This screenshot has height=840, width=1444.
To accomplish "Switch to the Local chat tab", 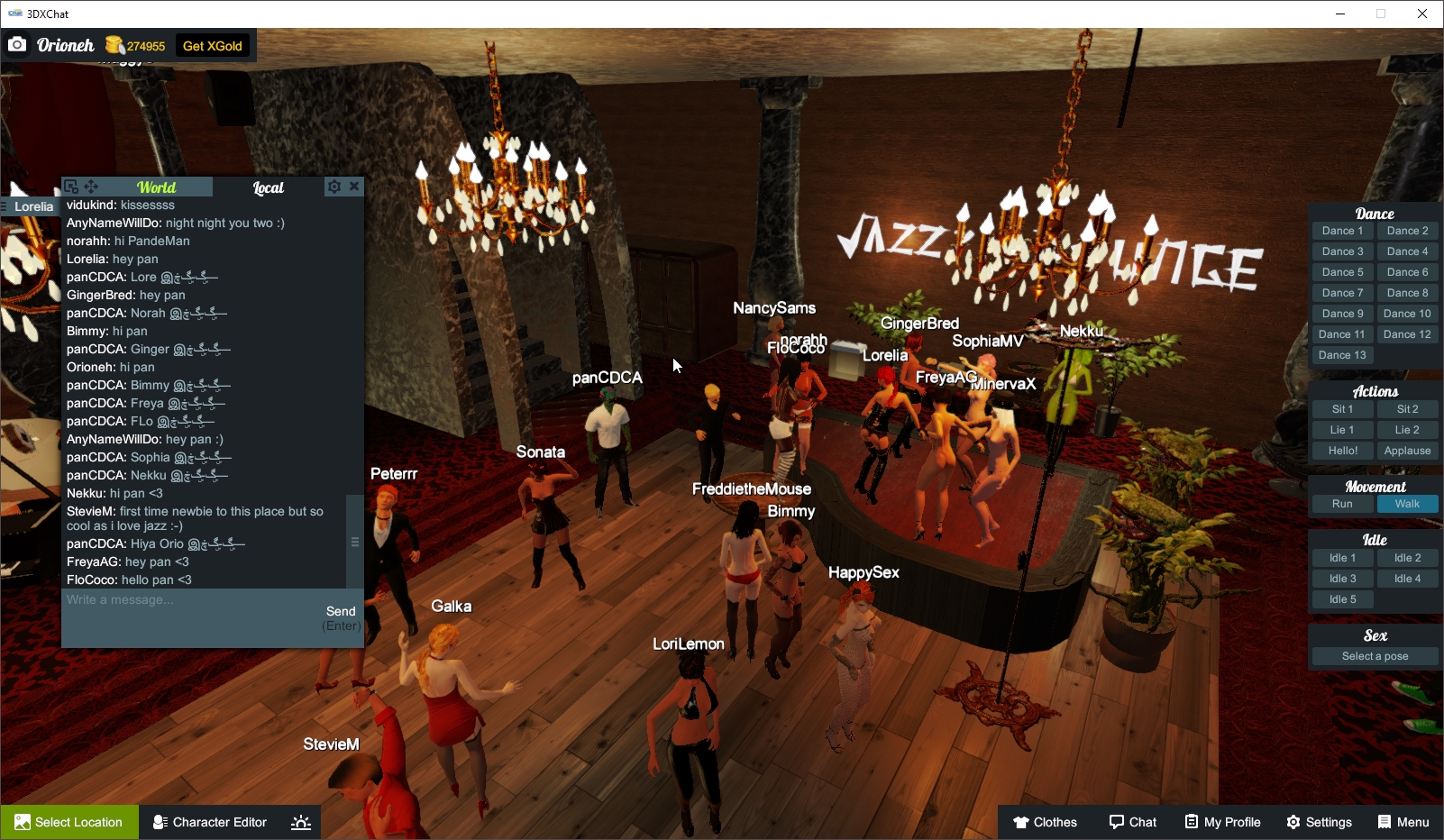I will pyautogui.click(x=269, y=187).
